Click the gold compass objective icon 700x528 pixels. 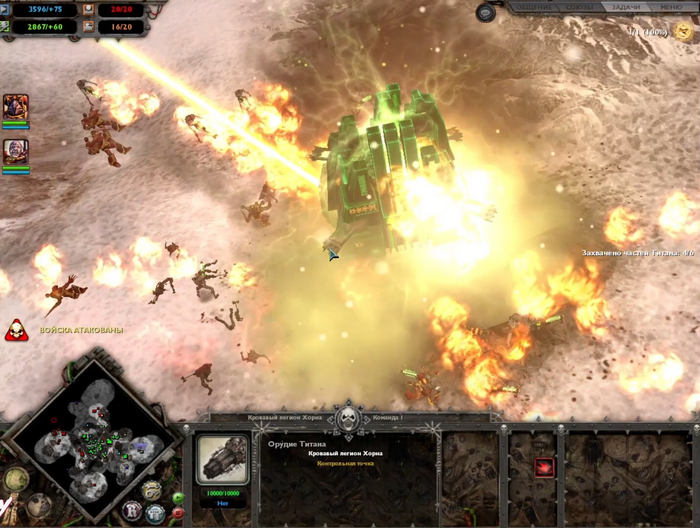click(x=14, y=479)
